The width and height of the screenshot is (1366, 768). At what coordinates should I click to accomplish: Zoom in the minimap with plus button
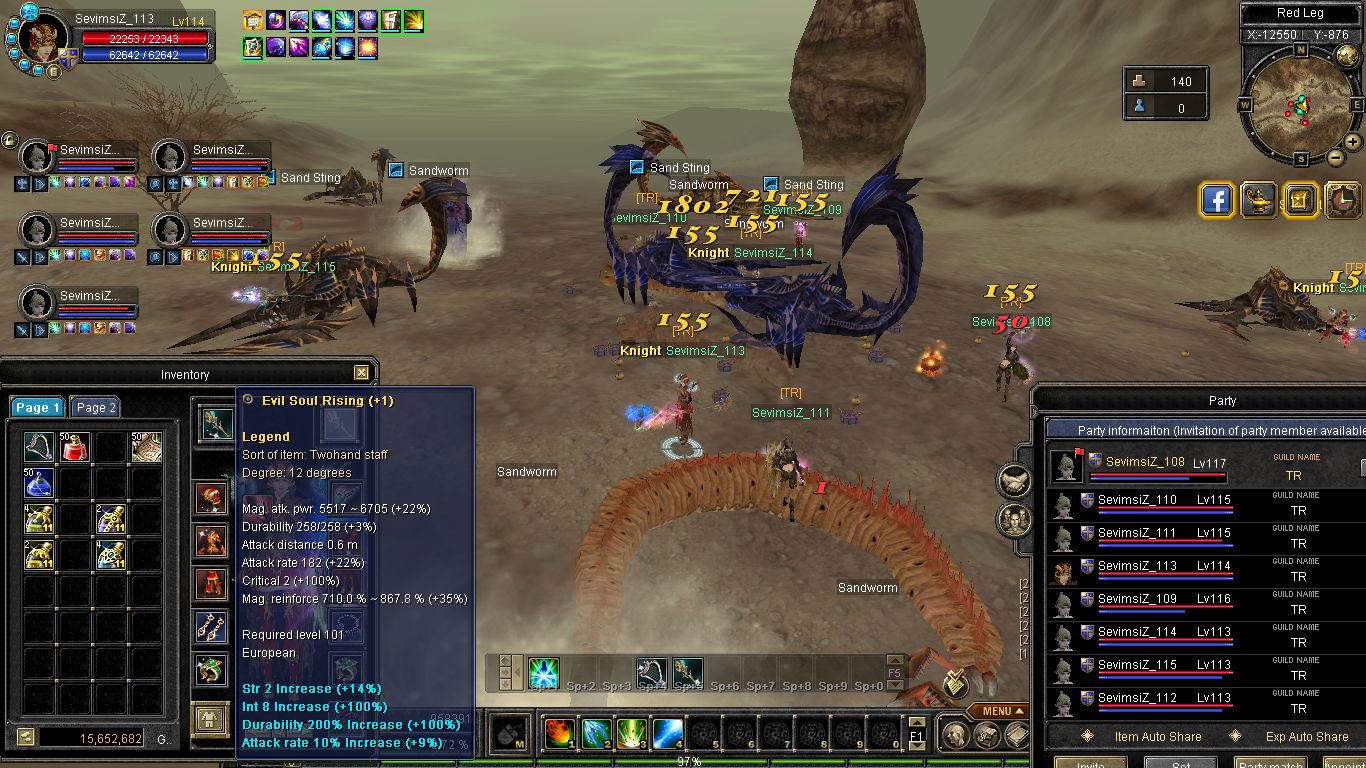coord(1352,142)
